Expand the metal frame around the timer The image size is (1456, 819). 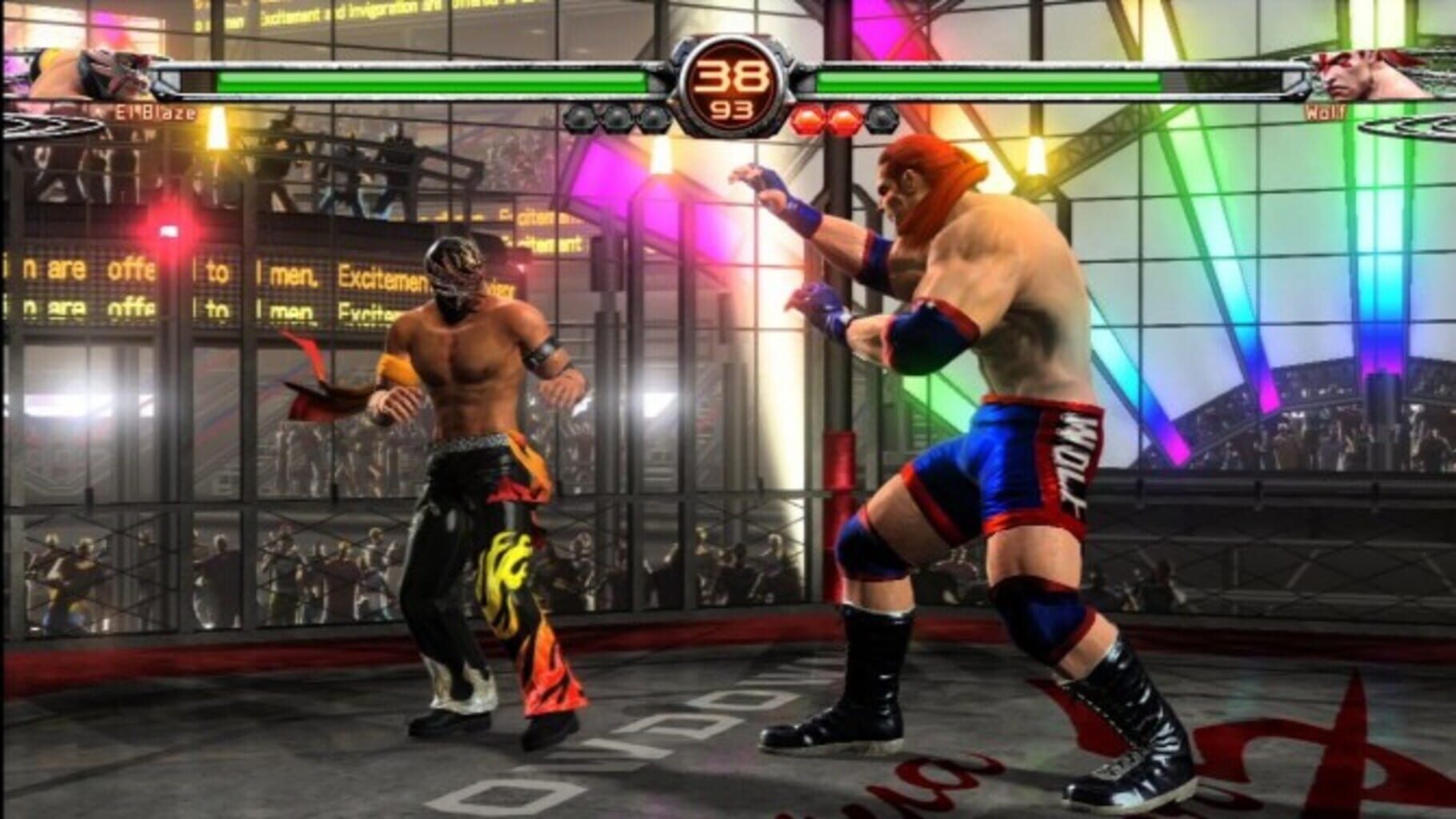730,40
